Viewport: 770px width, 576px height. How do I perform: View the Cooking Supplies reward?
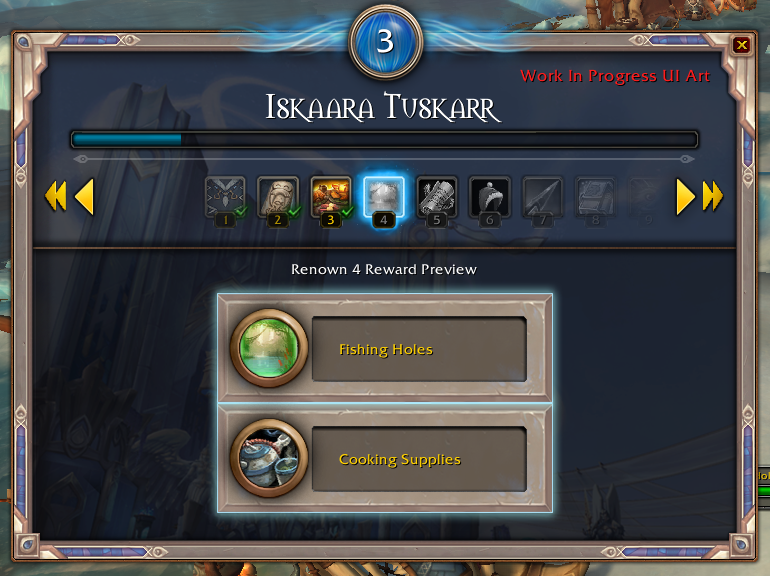pyautogui.click(x=385, y=459)
